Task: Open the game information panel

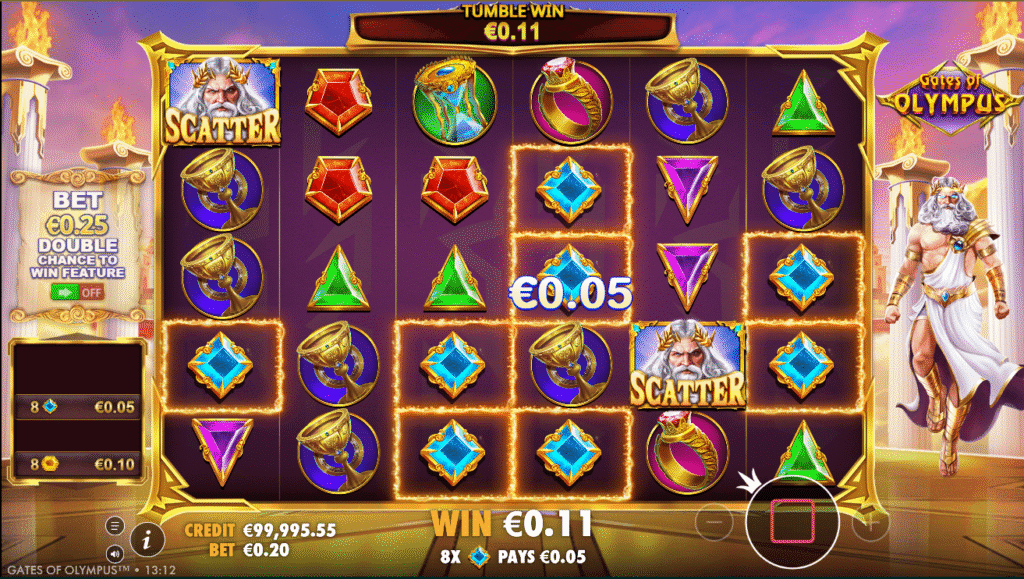Action: click(x=147, y=540)
